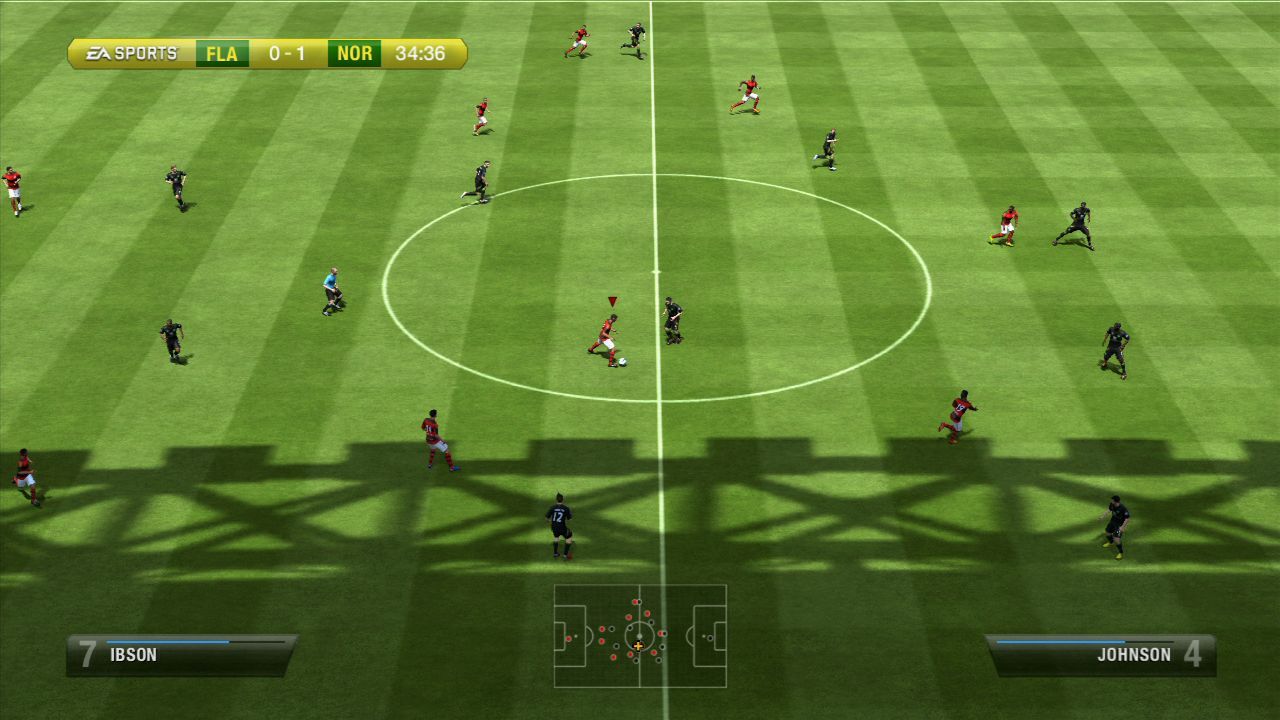Click the yellow player cursor cross on radar
This screenshot has height=720, width=1280.
pyautogui.click(x=637, y=648)
